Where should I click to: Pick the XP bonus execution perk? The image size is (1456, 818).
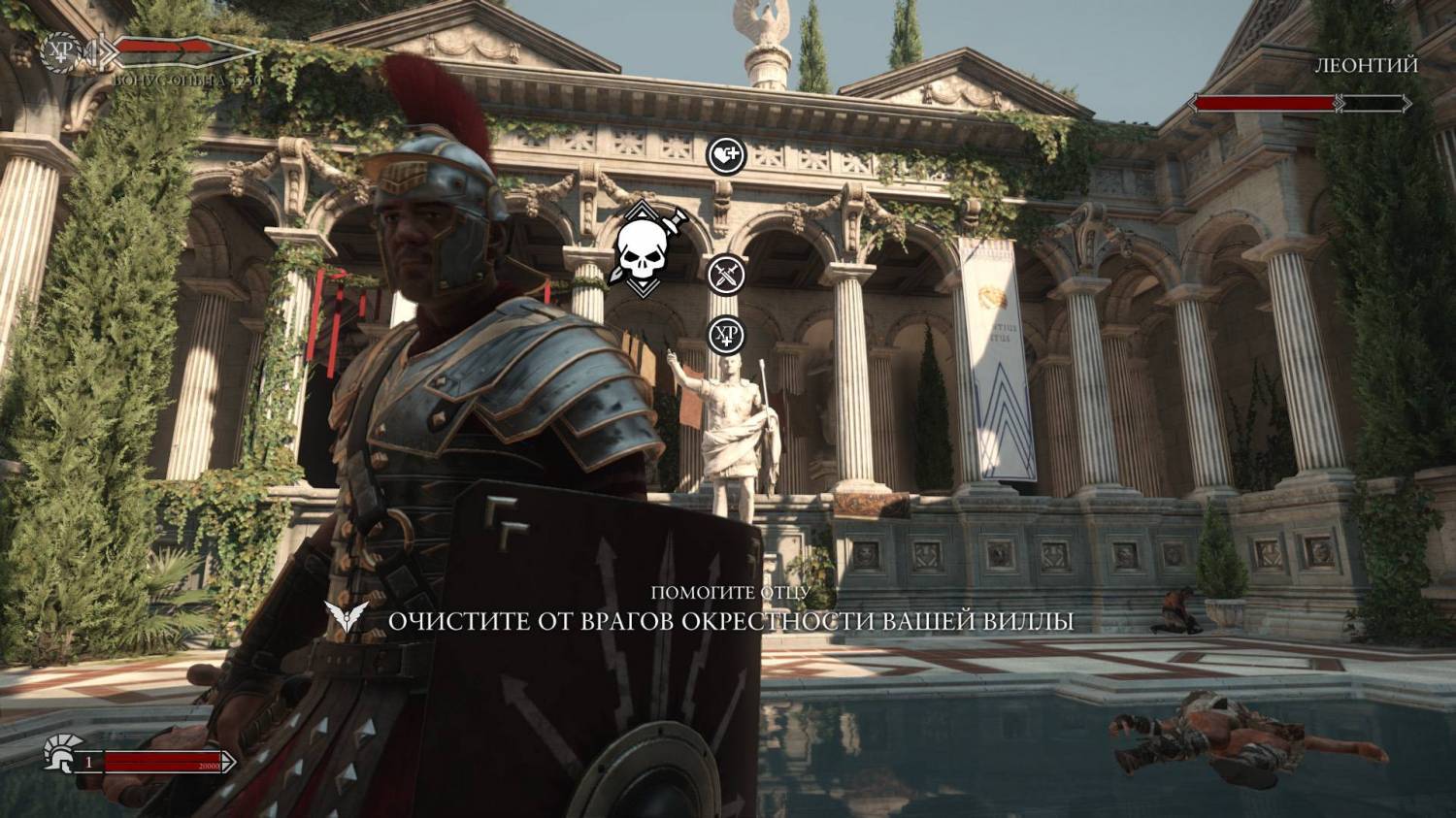725,336
